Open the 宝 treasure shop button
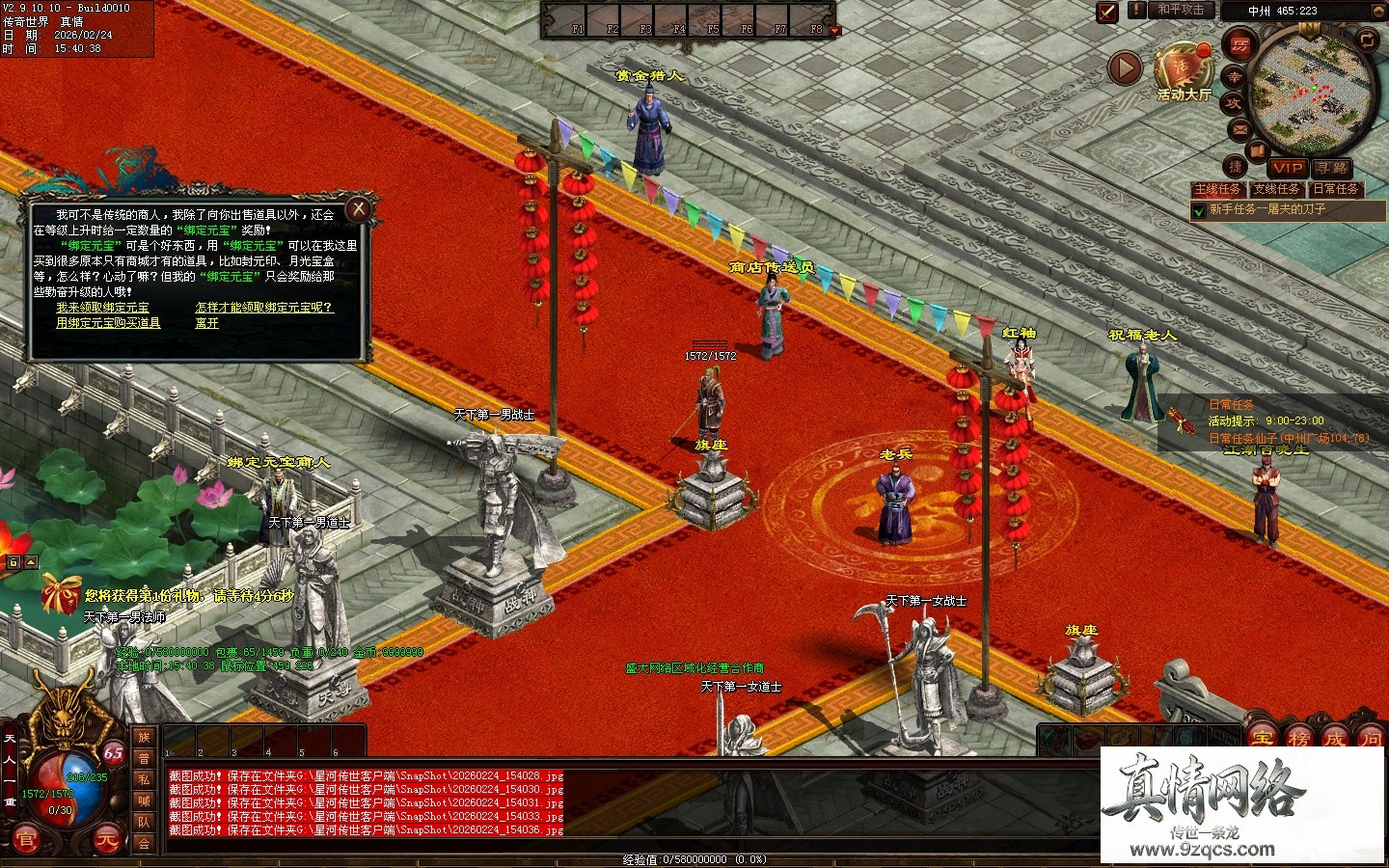Image resolution: width=1389 pixels, height=868 pixels. pos(1262,740)
